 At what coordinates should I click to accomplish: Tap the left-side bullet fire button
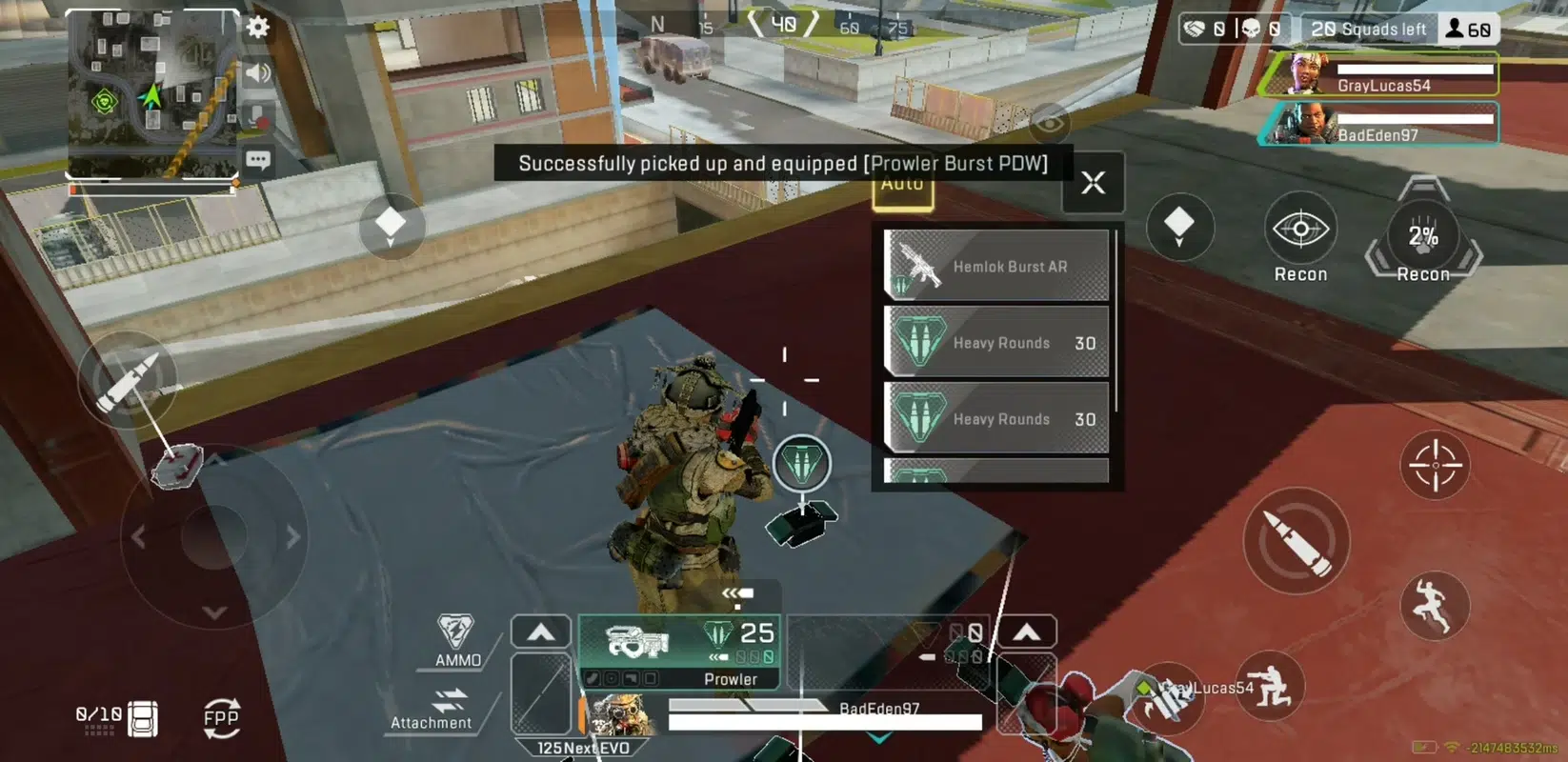pos(129,379)
